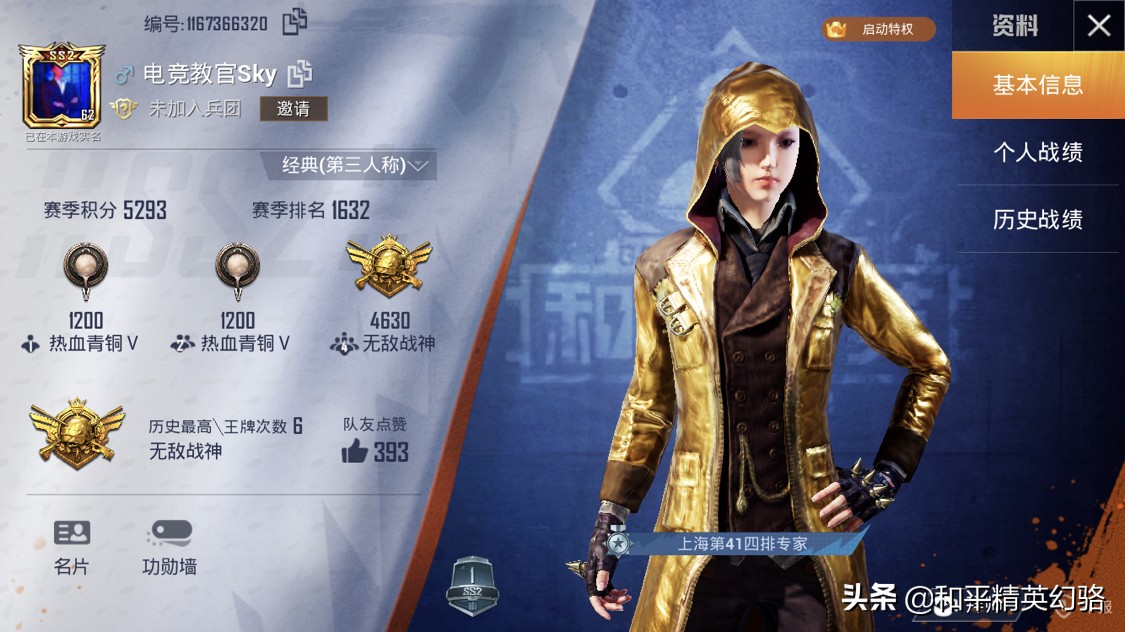Viewport: 1125px width, 632px height.
Task: Invite player with the 邀请 button
Action: [293, 109]
